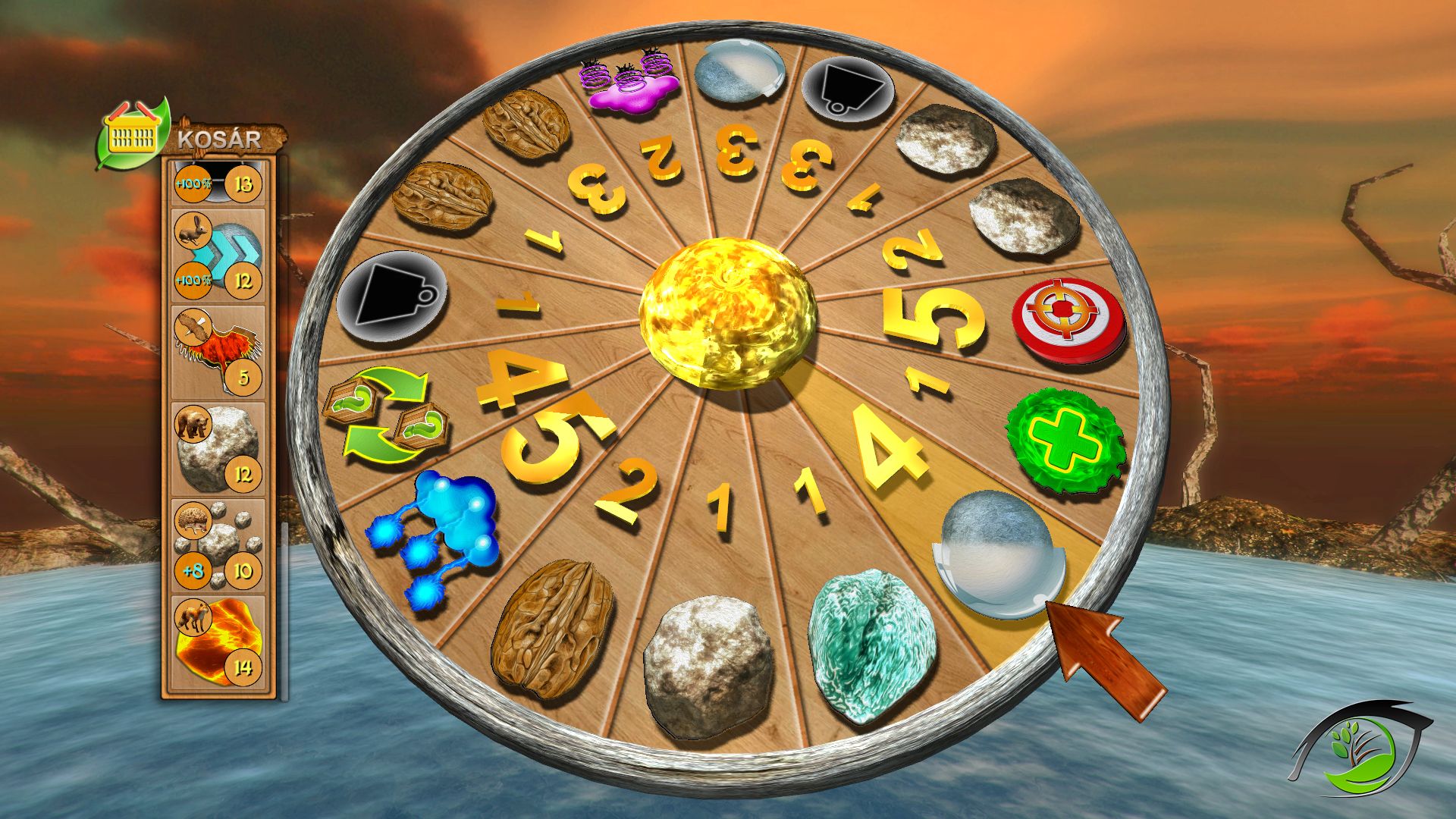Select the glass orb in the highlighted segment

click(x=997, y=553)
